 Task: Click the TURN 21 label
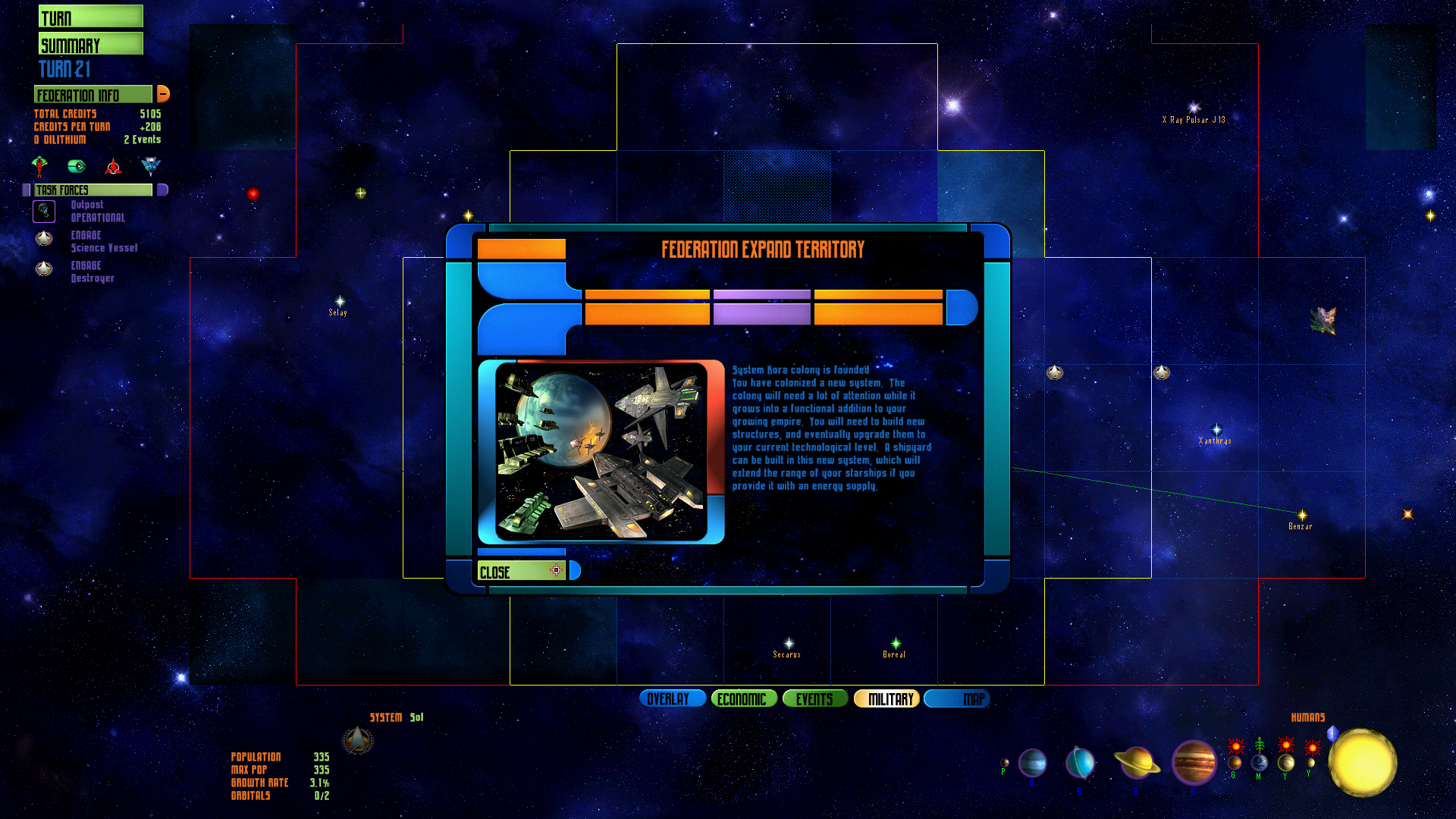[x=64, y=70]
